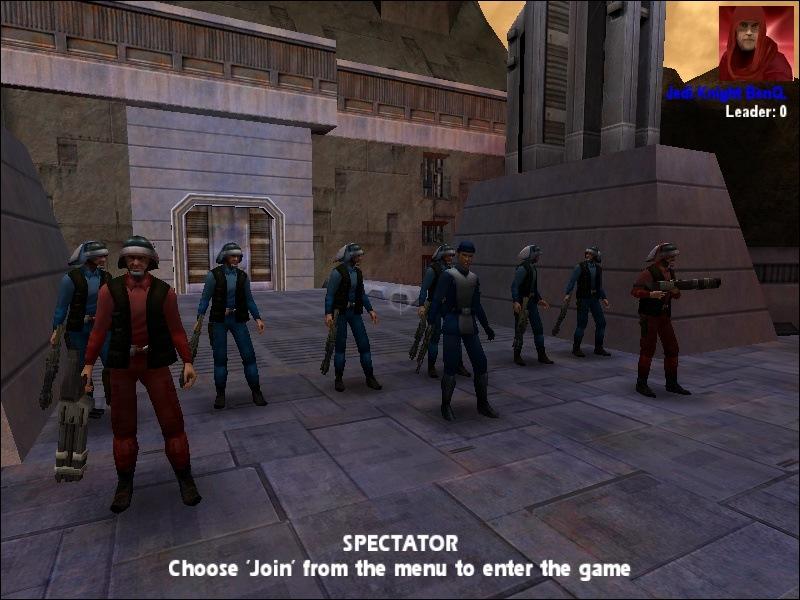Click the red-hooded leader portrait
The width and height of the screenshot is (800, 600).
click(x=755, y=43)
